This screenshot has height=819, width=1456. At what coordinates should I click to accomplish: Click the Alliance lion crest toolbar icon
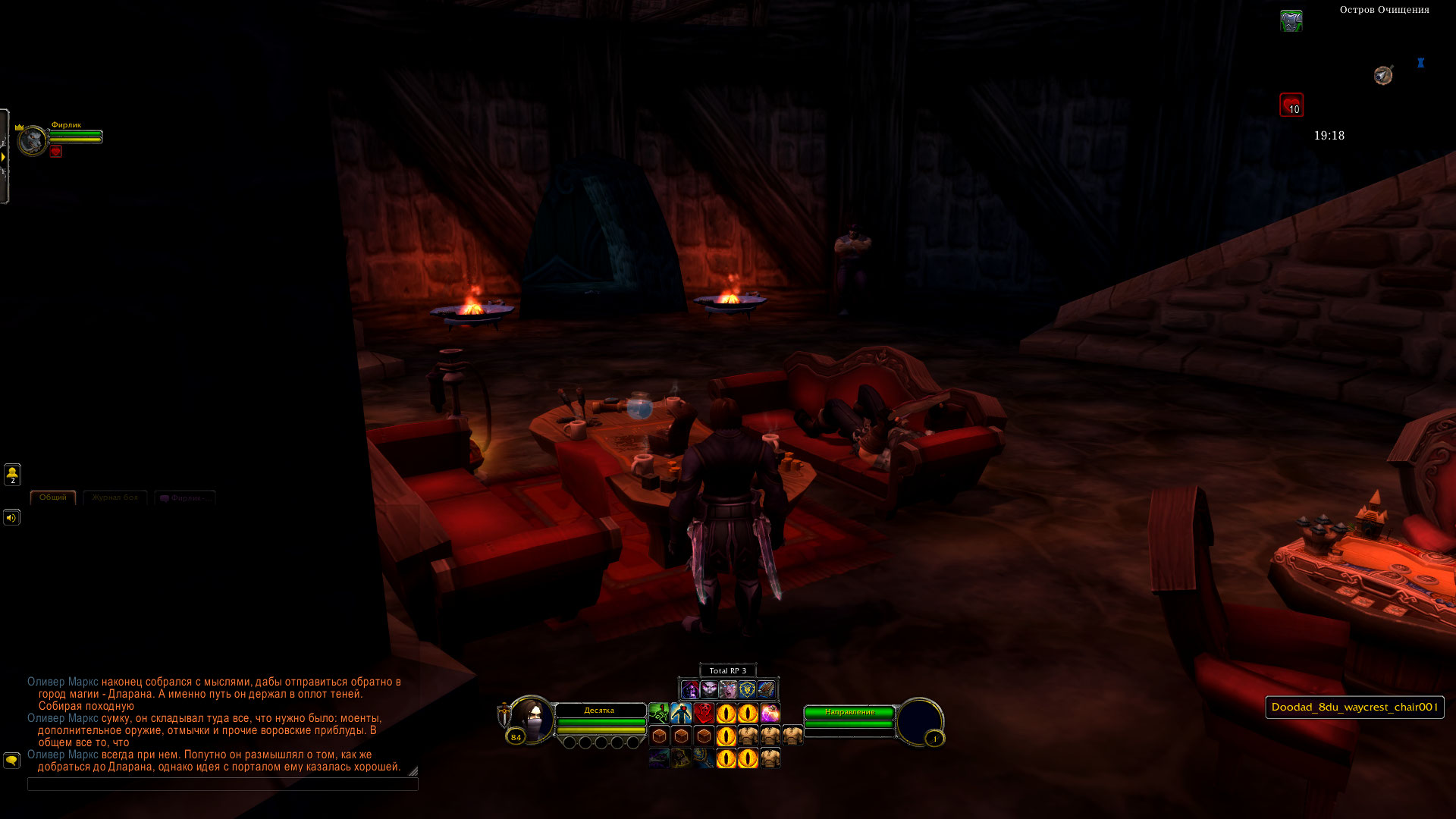pos(747,689)
